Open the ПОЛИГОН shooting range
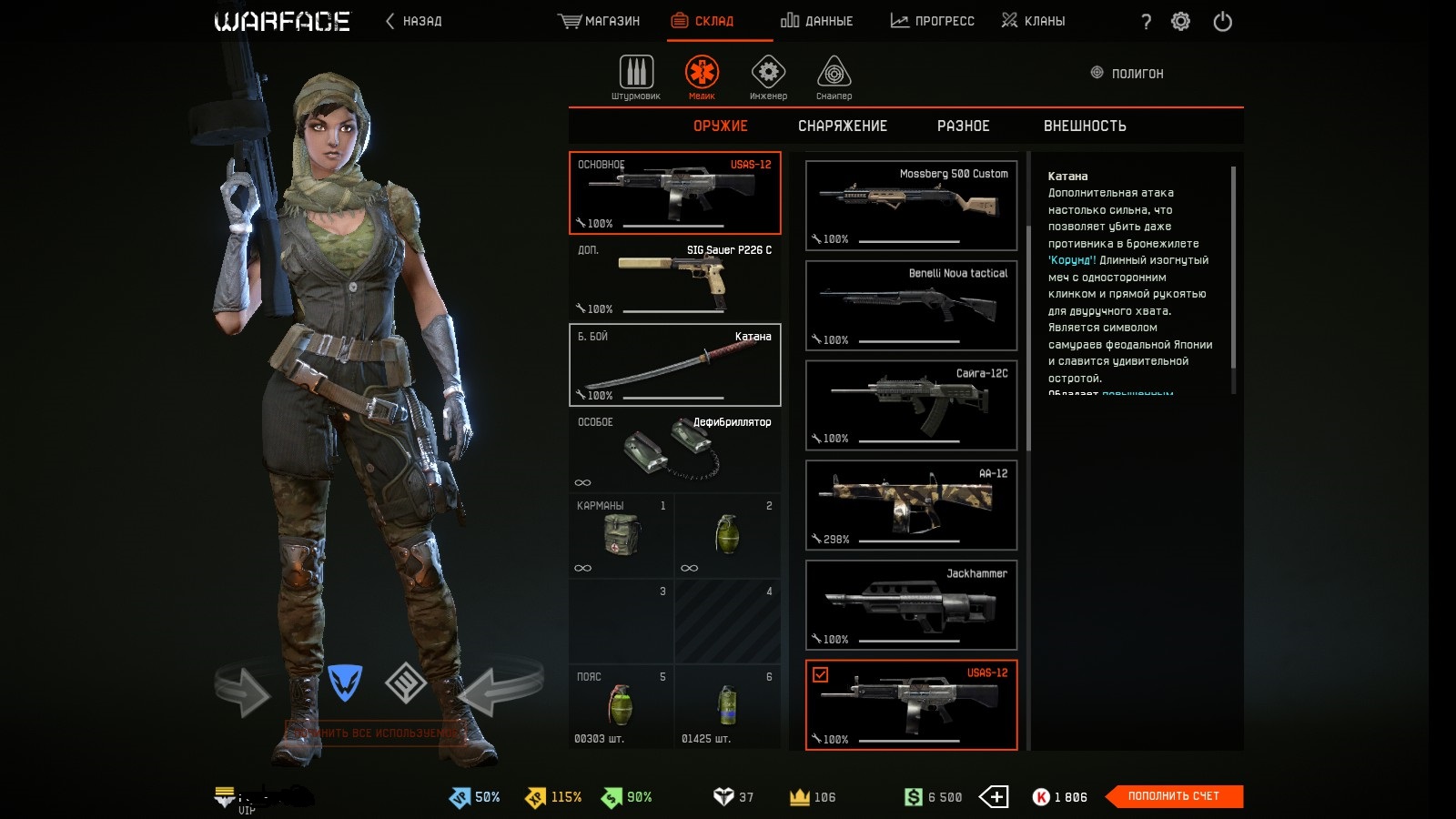This screenshot has width=1456, height=819. click(1127, 73)
